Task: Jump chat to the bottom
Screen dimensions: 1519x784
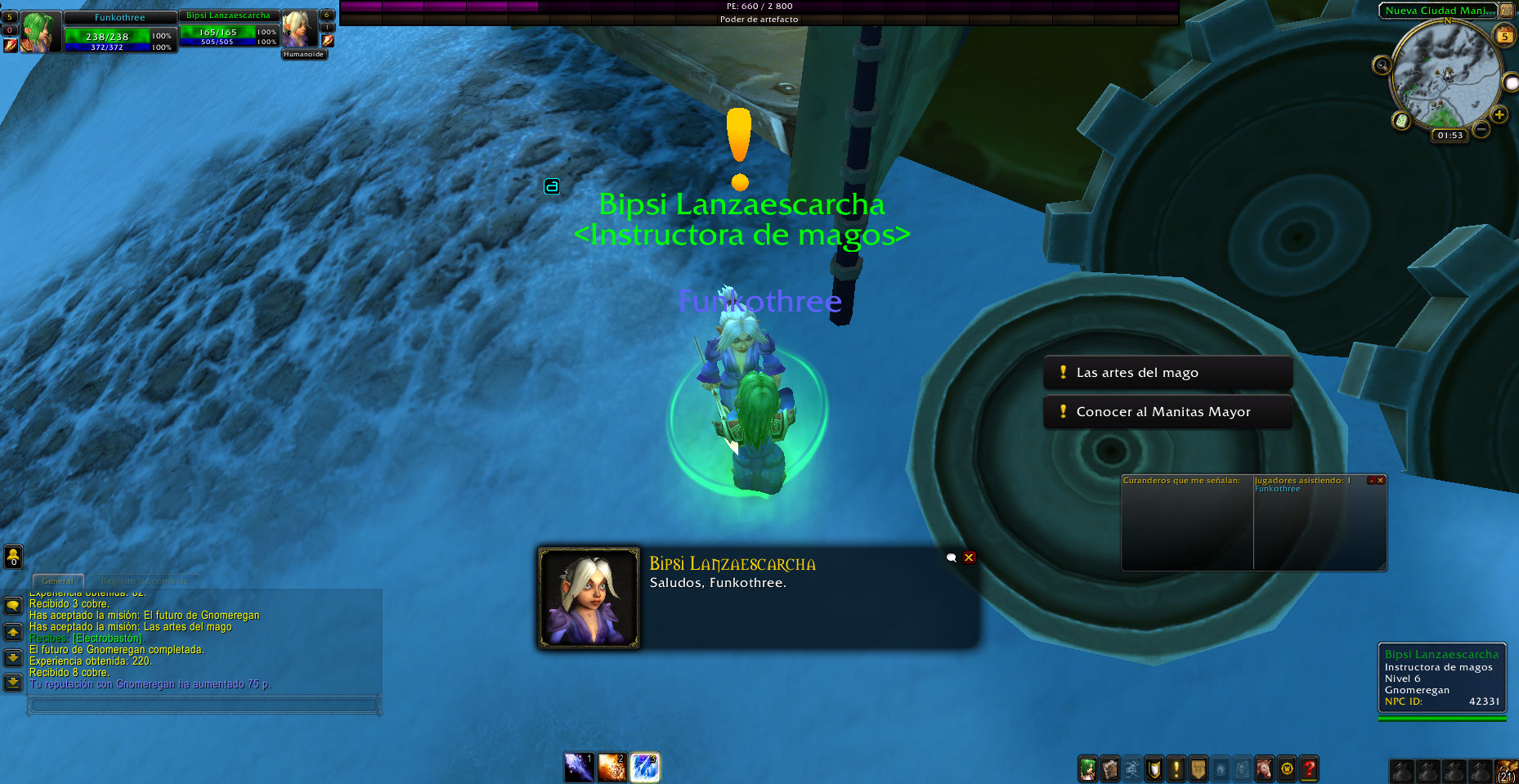Action: (13, 682)
